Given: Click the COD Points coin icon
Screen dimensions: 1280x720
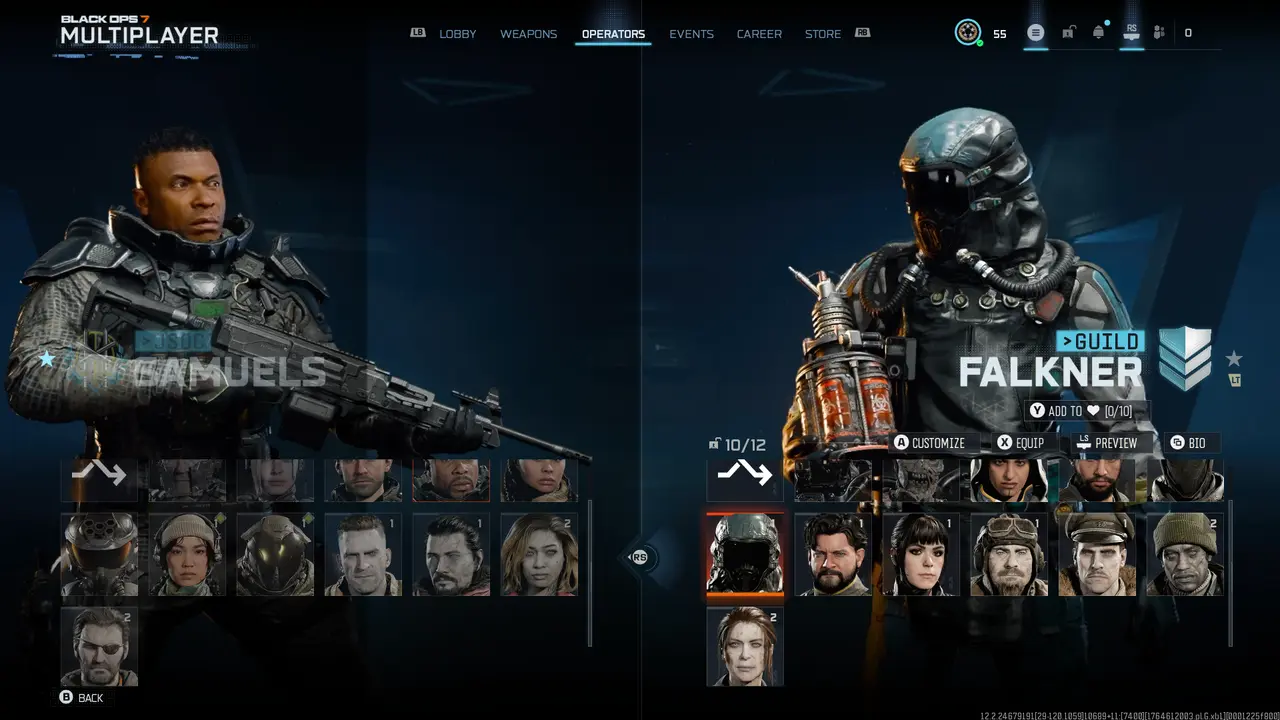Looking at the screenshot, I should (x=966, y=32).
